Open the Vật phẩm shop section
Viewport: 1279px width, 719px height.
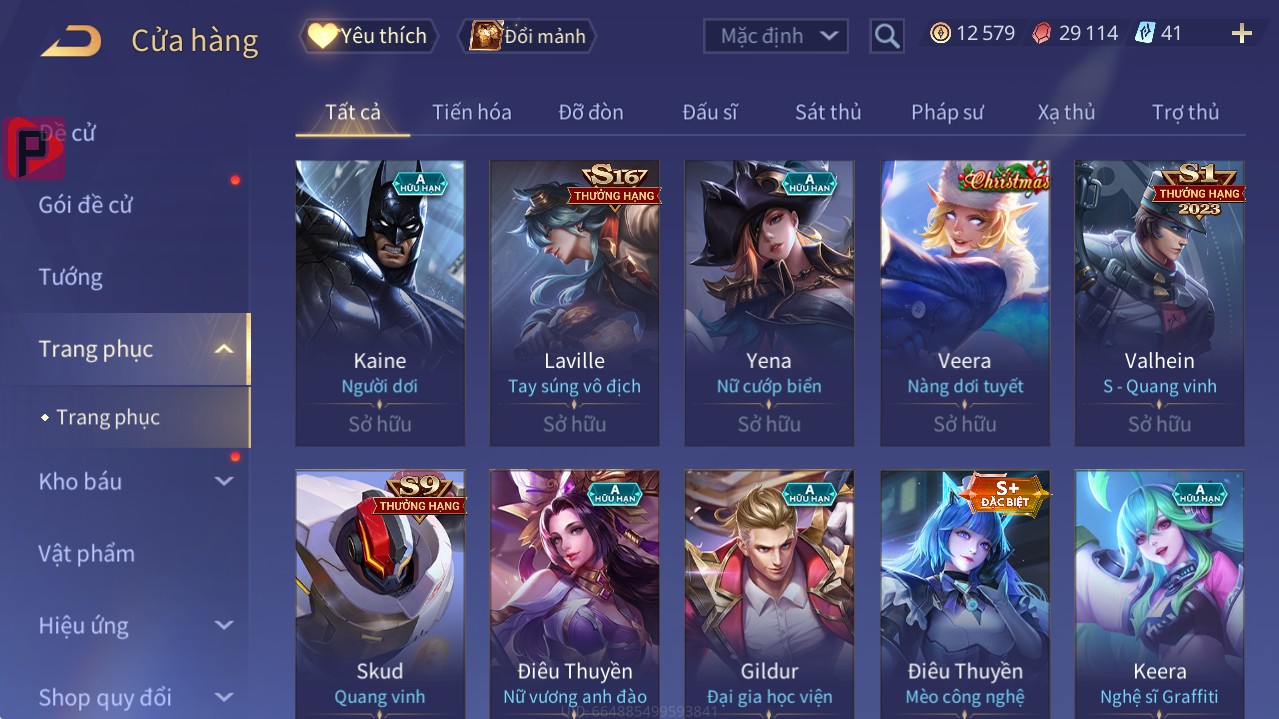[x=86, y=553]
